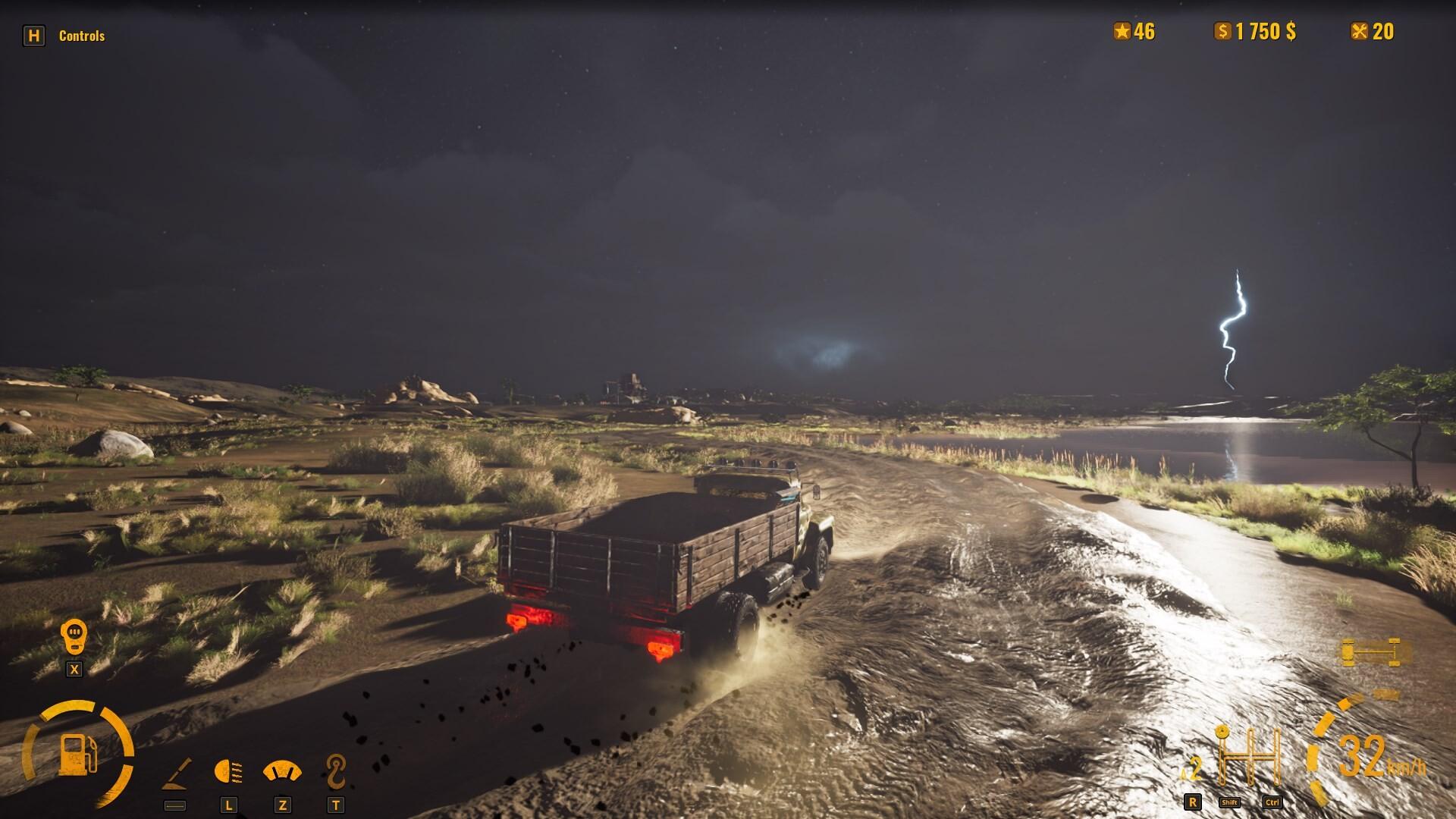This screenshot has width=1456, height=819.
Task: Click the star rating icon showing 46
Action: [1122, 32]
